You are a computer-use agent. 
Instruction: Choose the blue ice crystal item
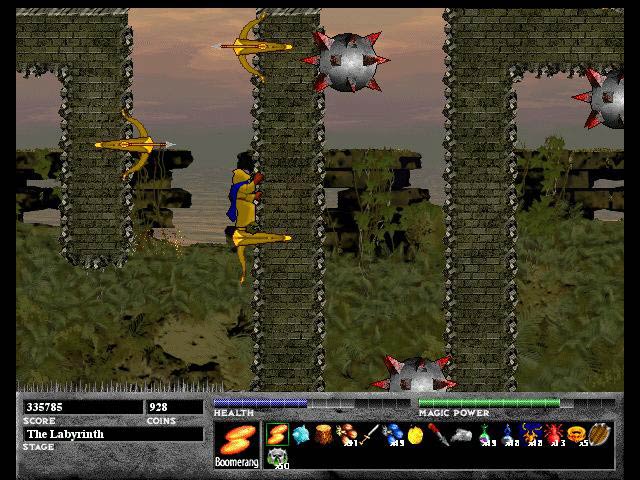(298, 435)
